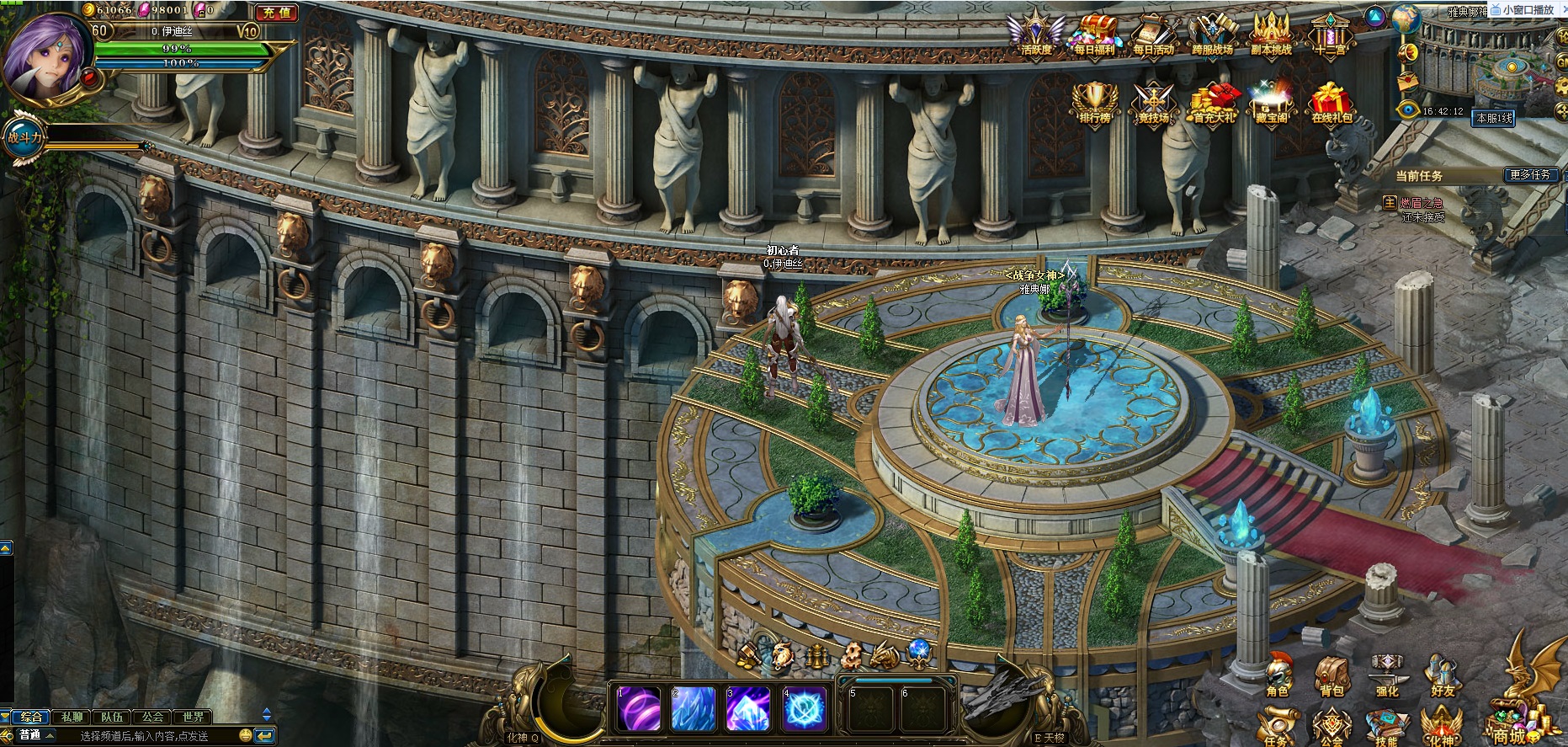
Task: Open the 好友 friends list
Action: point(1443,676)
